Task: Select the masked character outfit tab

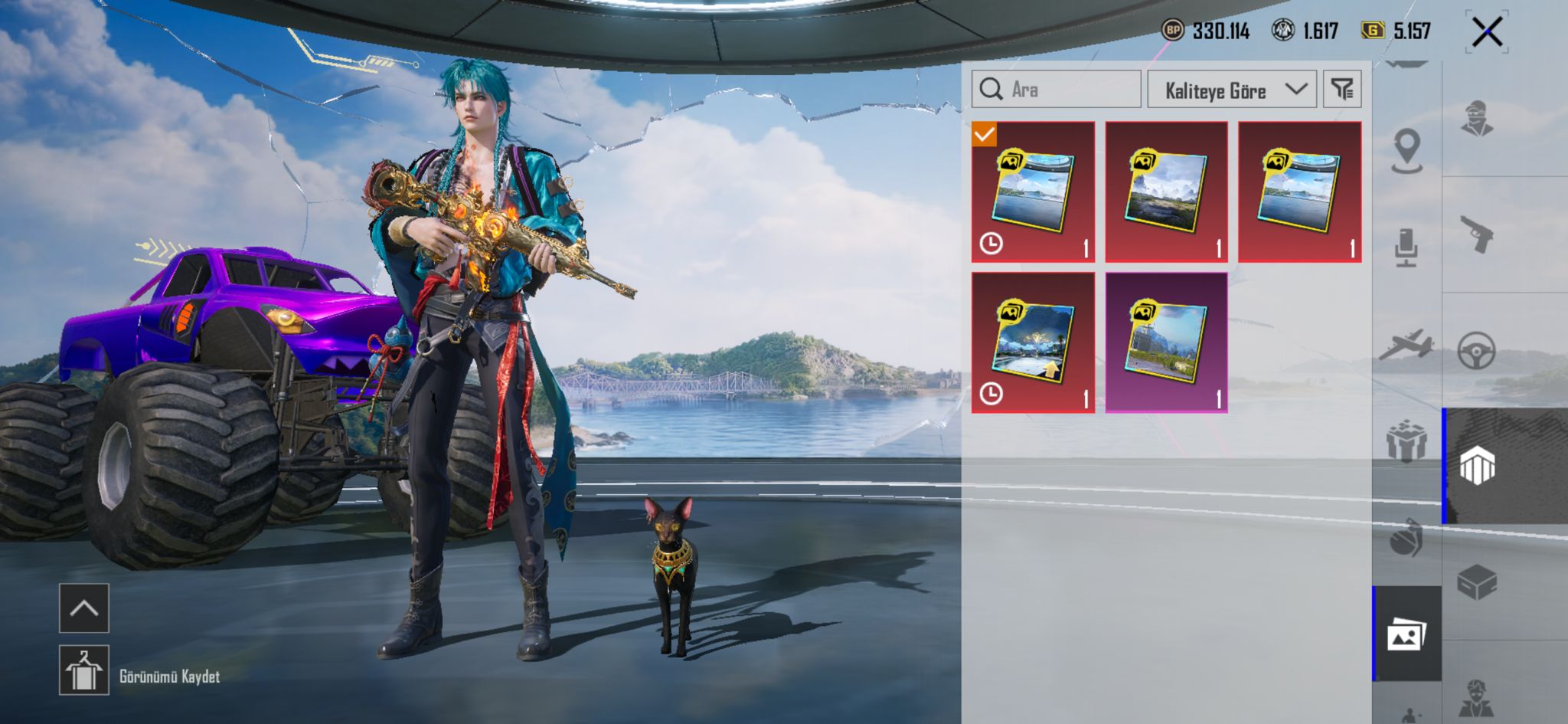Action: pyautogui.click(x=1477, y=119)
